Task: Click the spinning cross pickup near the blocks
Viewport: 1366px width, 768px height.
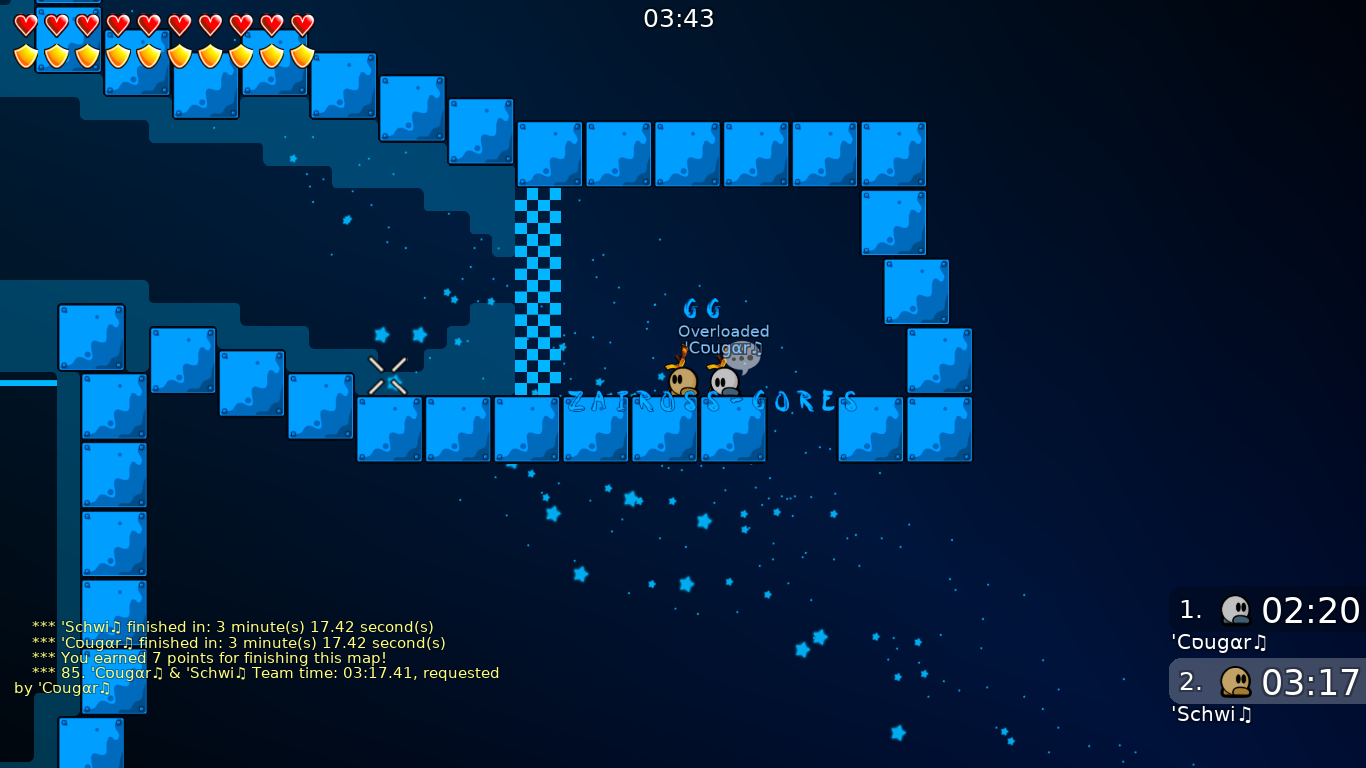Action: (389, 377)
